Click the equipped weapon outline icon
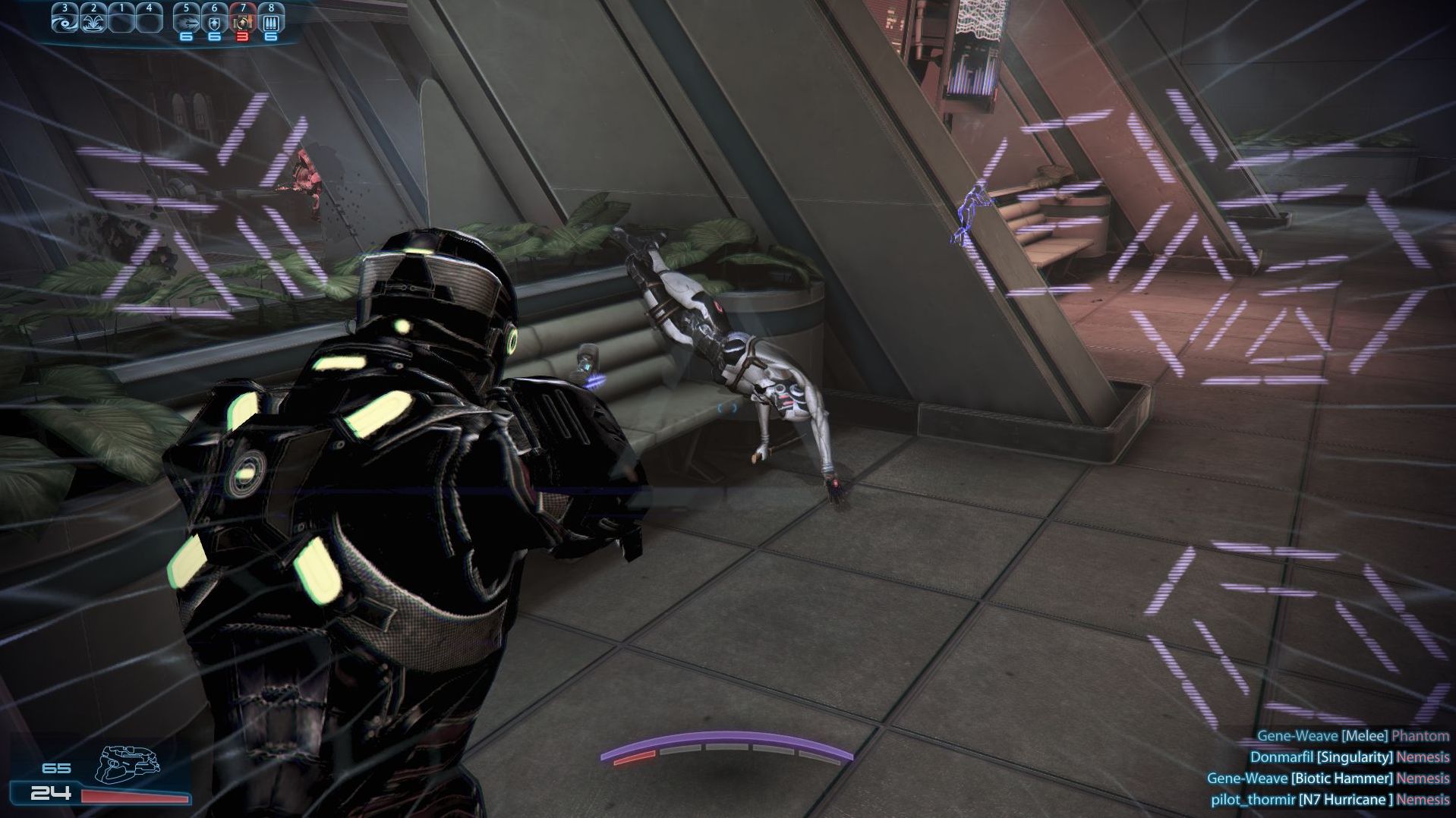This screenshot has height=818, width=1456. pos(128,764)
